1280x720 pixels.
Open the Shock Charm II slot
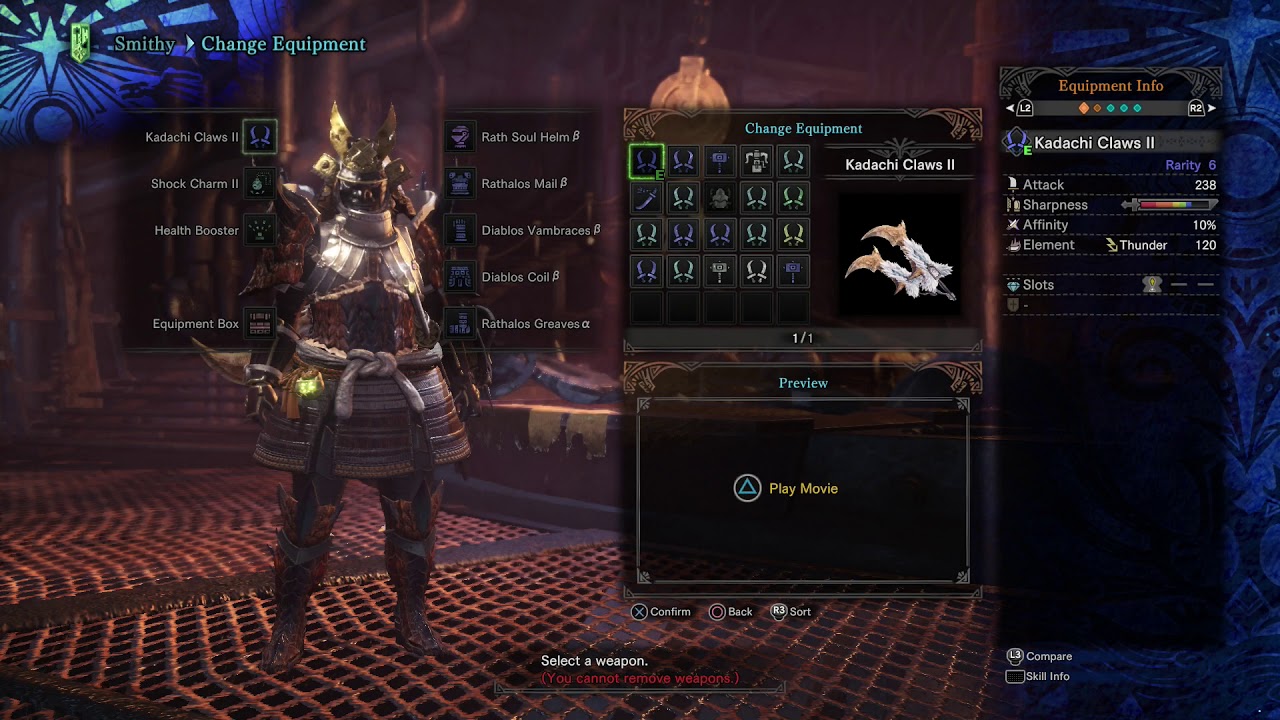click(260, 184)
